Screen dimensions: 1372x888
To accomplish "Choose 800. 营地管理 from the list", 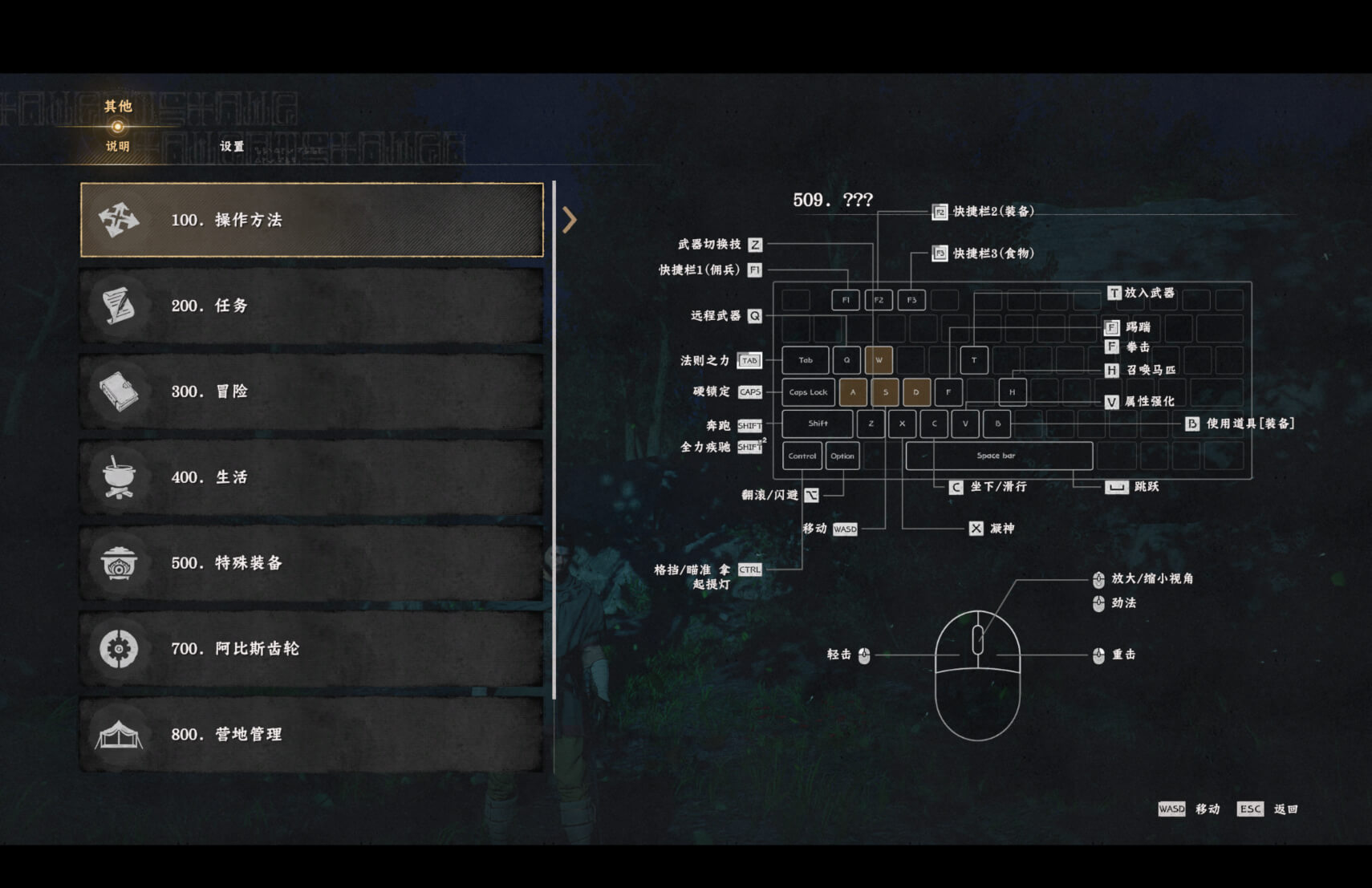I will click(312, 734).
